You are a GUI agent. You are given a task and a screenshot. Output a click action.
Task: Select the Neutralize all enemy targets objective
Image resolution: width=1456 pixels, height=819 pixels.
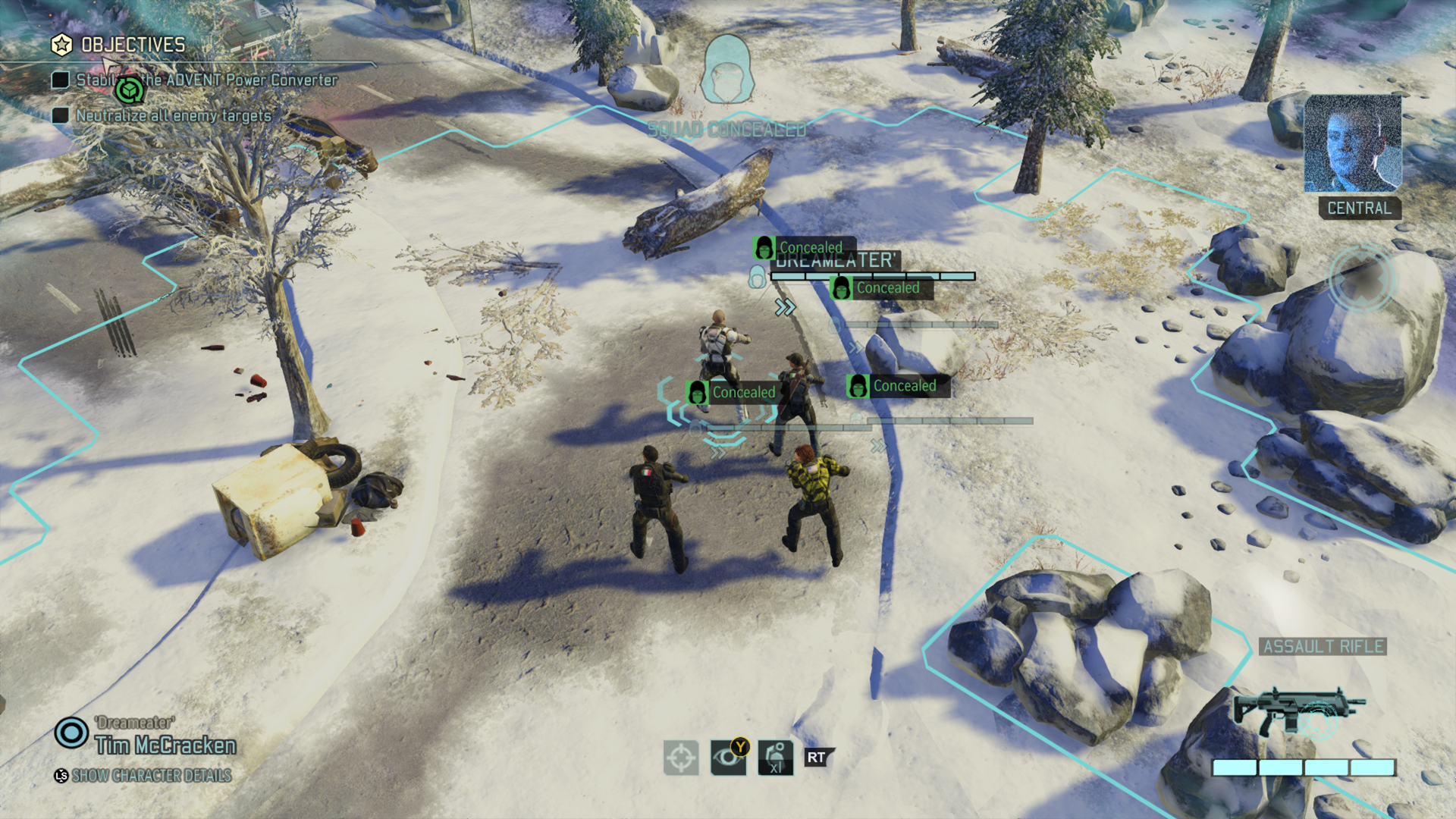(173, 116)
